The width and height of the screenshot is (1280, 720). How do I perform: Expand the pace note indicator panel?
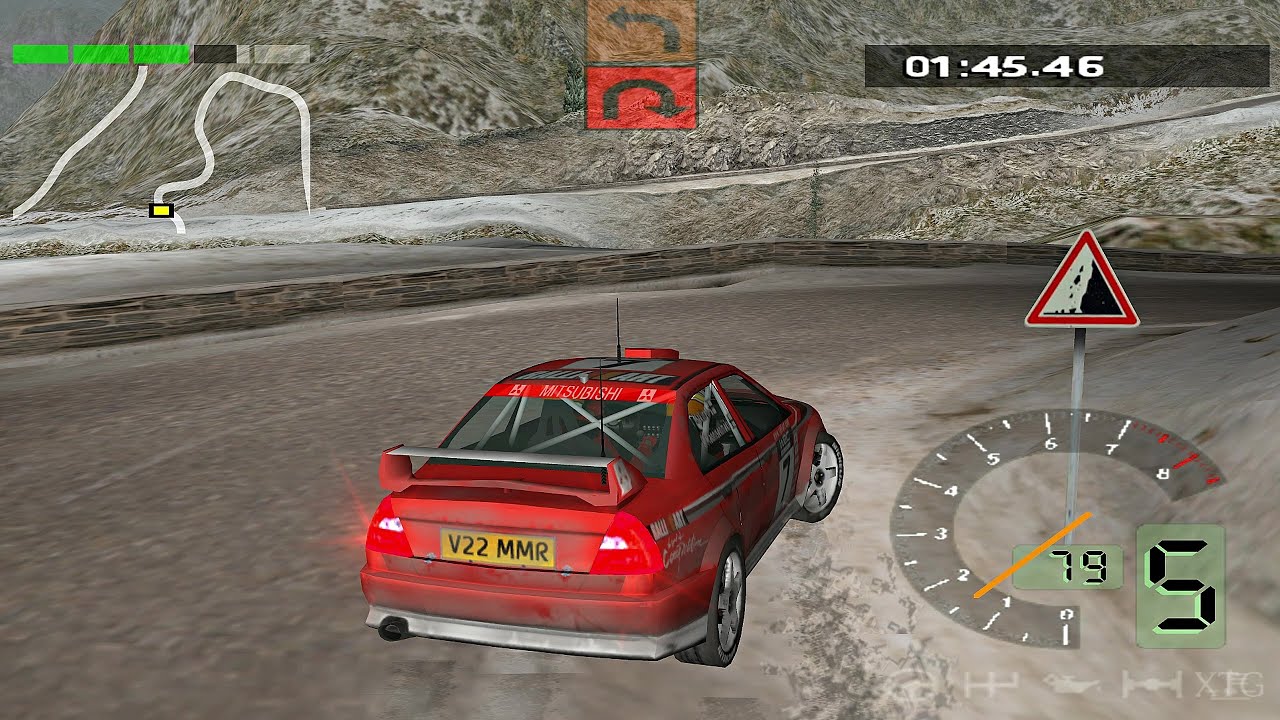pos(640,65)
